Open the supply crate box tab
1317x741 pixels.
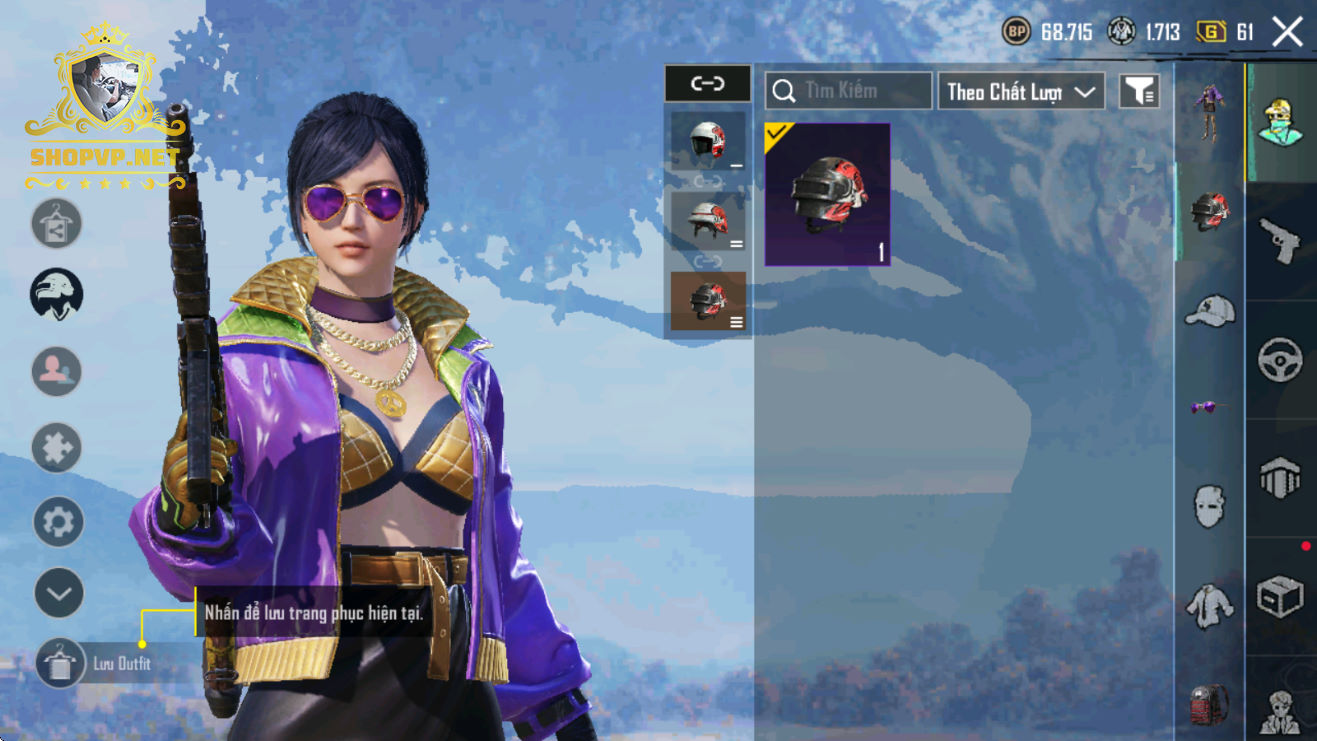click(1281, 597)
